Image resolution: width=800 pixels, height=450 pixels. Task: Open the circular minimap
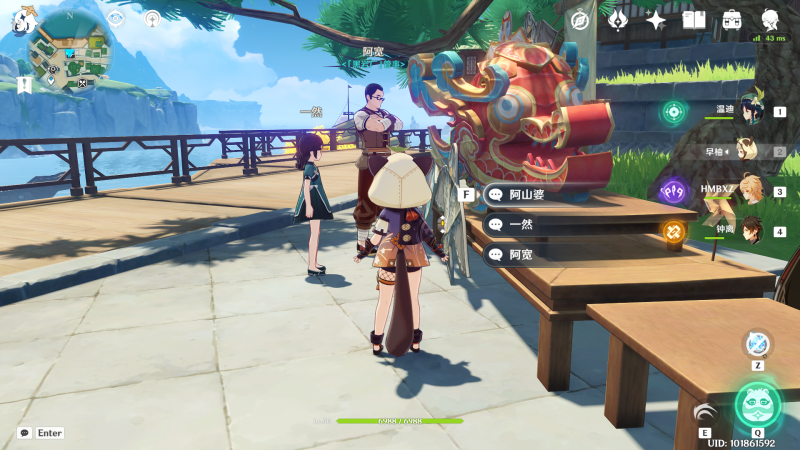coord(69,48)
